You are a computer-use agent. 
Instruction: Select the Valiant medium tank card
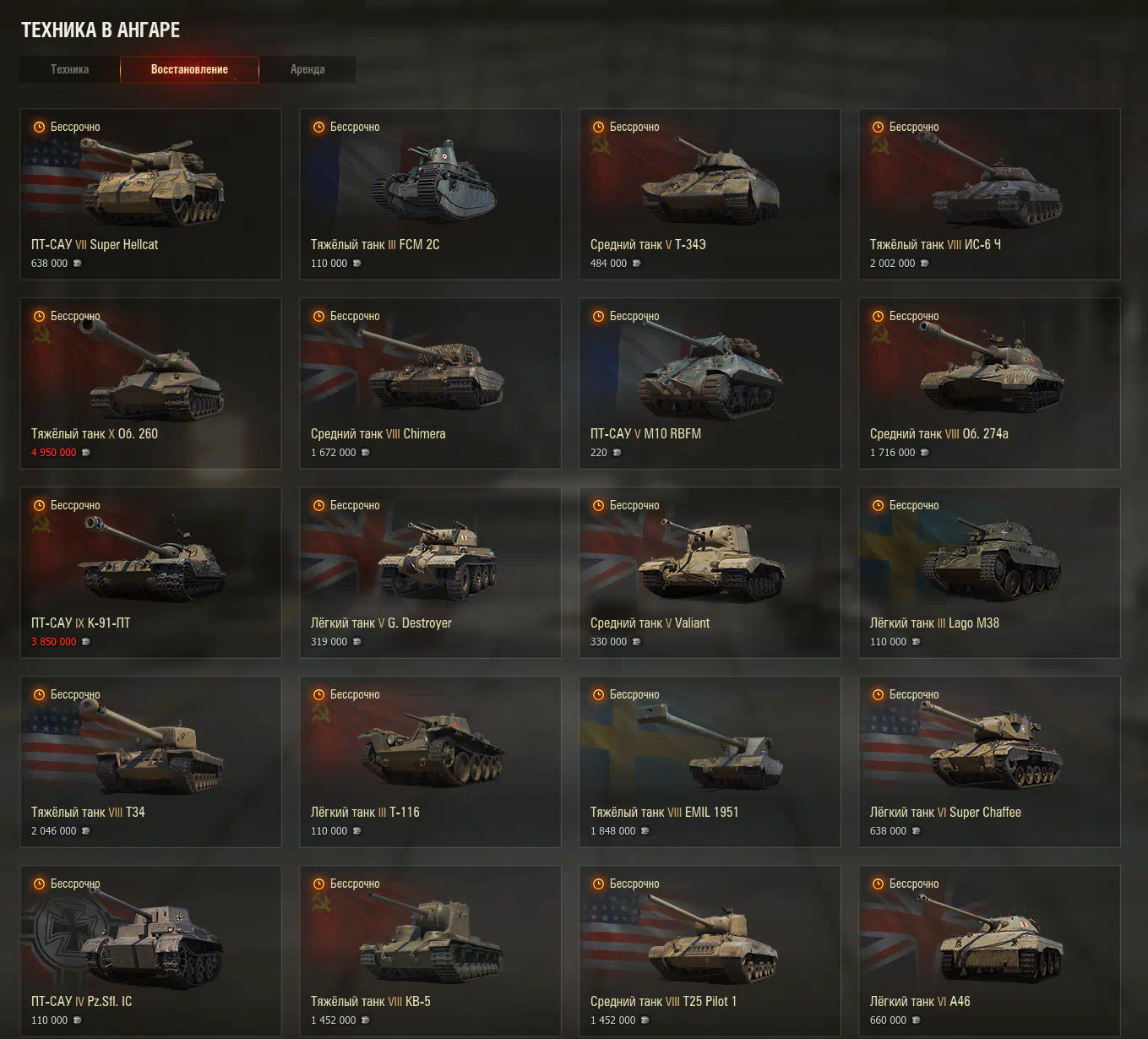[710, 573]
